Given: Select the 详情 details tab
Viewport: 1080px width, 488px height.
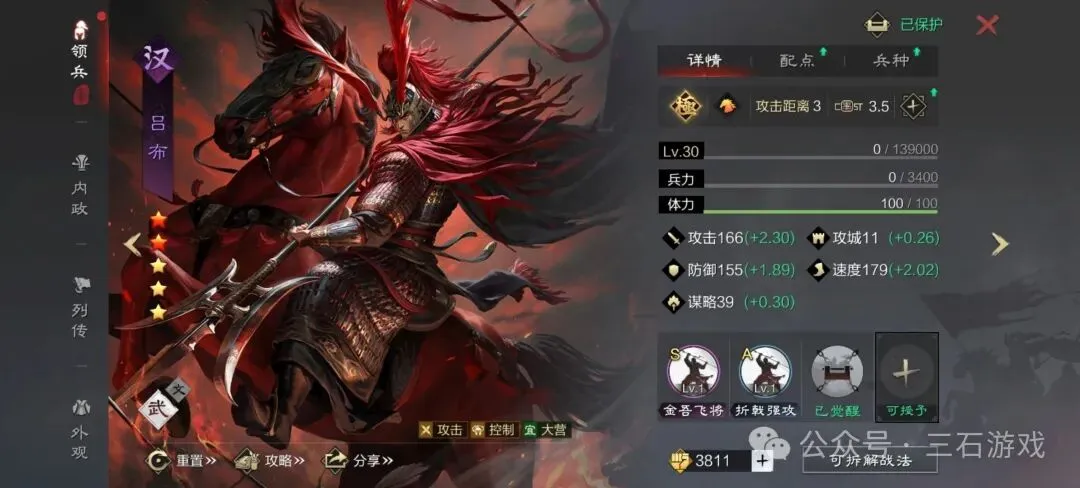Looking at the screenshot, I should 704,60.
